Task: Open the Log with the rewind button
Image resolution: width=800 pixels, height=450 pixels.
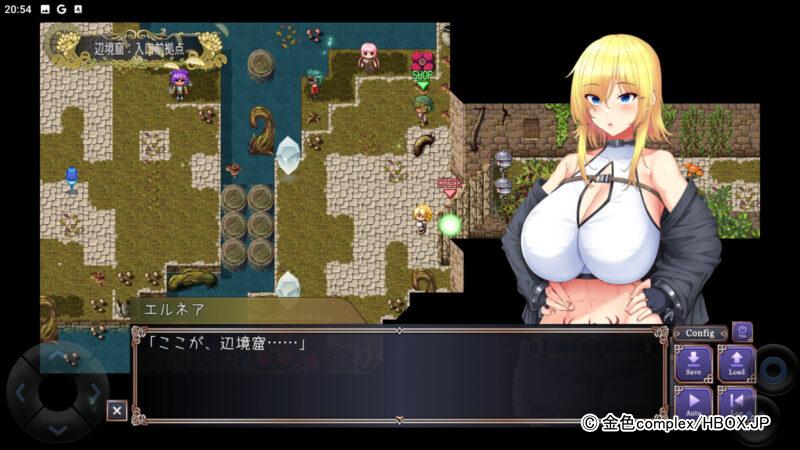Action: 736,401
